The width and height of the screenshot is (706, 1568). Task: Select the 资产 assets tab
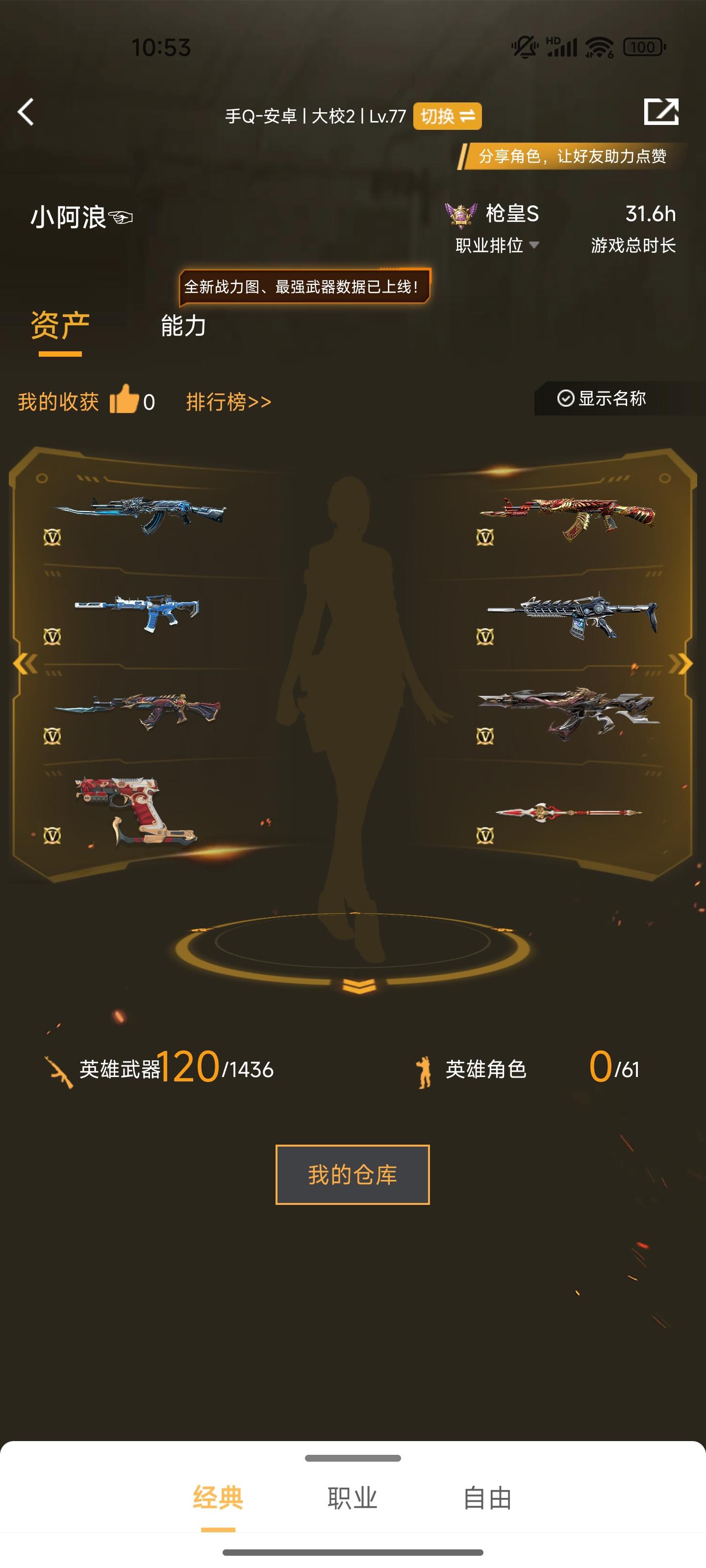pos(60,326)
